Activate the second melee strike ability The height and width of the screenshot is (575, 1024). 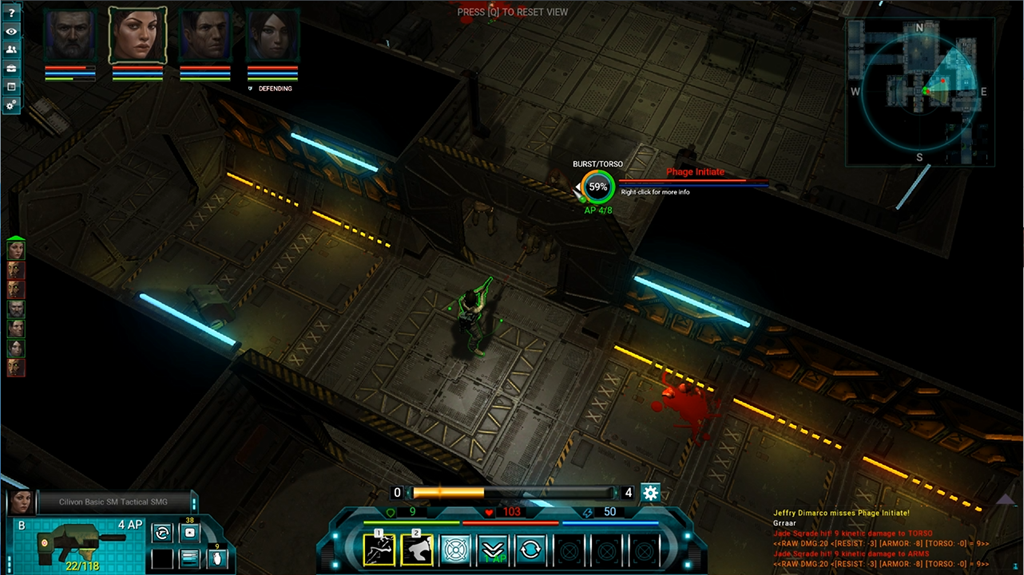pyautogui.click(x=417, y=549)
